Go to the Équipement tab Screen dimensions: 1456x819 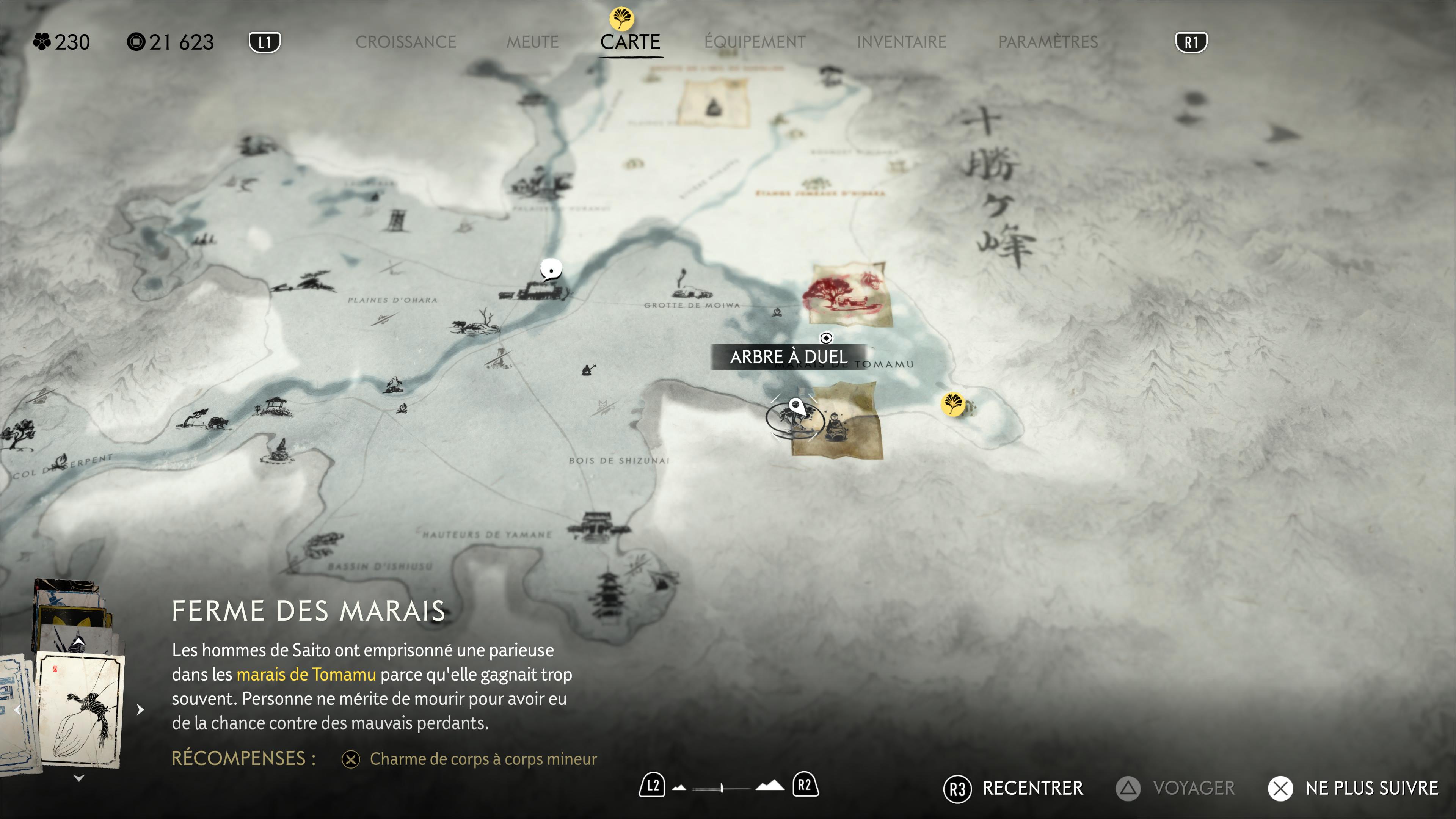point(755,42)
